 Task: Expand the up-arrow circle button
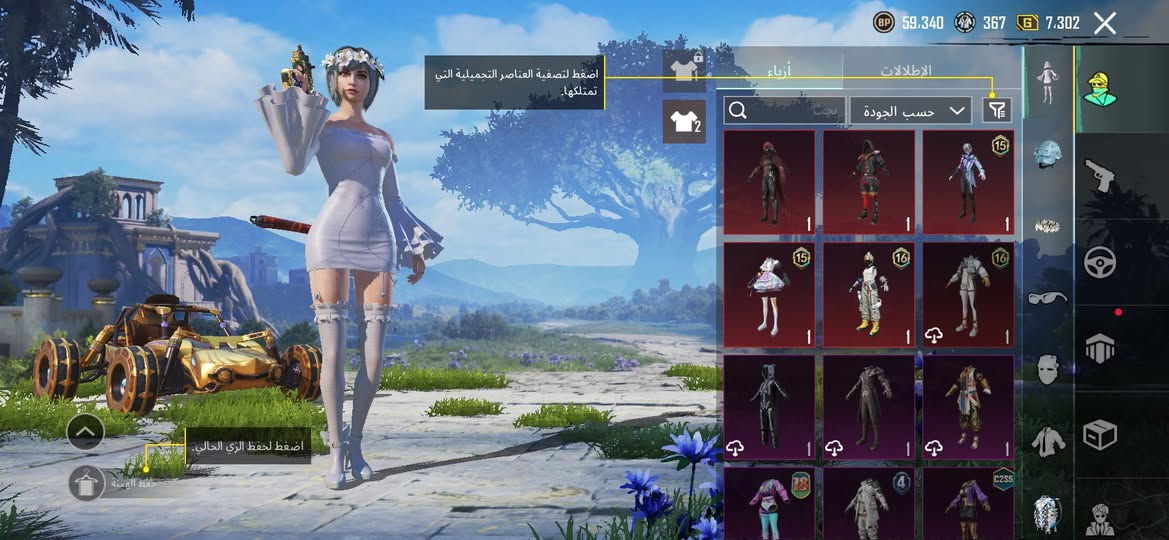[x=86, y=431]
